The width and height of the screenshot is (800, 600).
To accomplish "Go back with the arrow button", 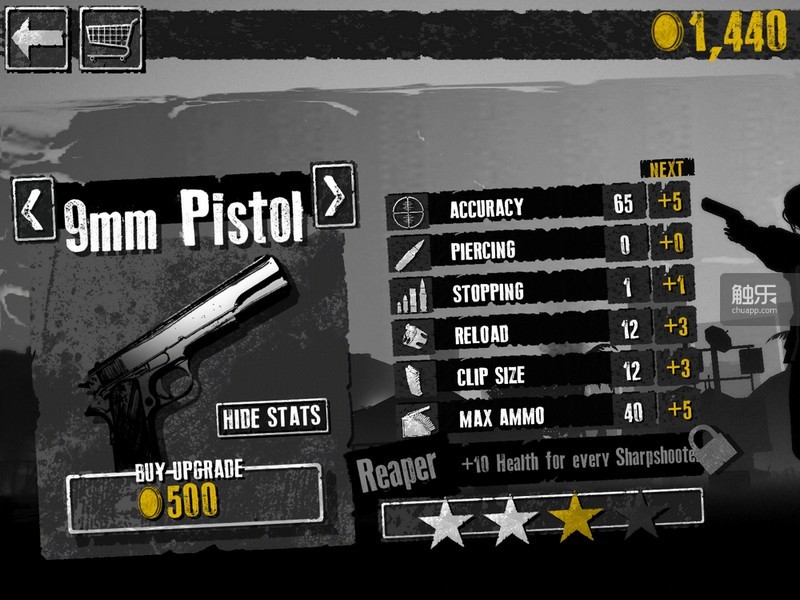I will [x=37, y=38].
